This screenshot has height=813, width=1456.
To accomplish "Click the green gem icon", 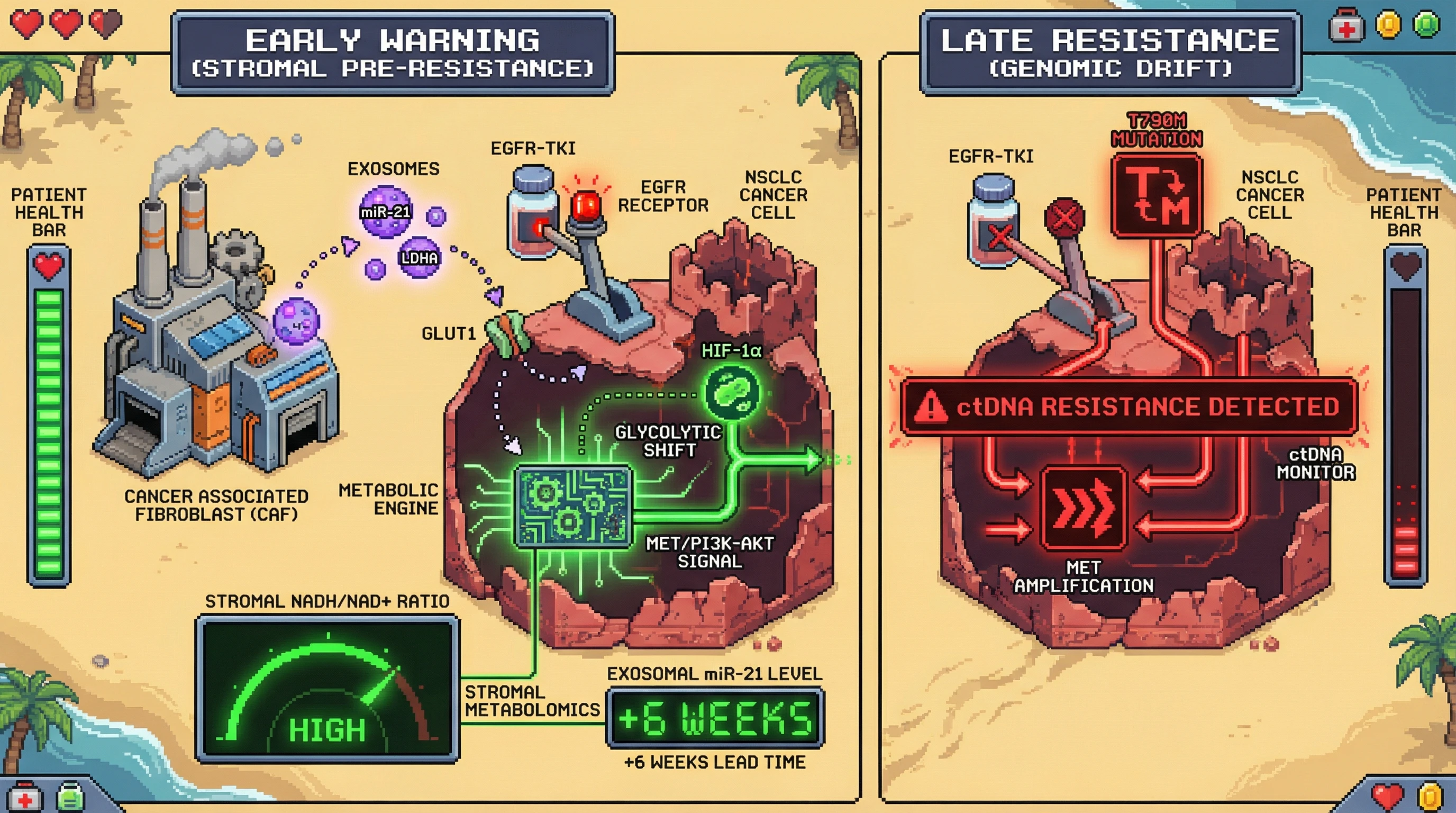I will pos(1426,25).
